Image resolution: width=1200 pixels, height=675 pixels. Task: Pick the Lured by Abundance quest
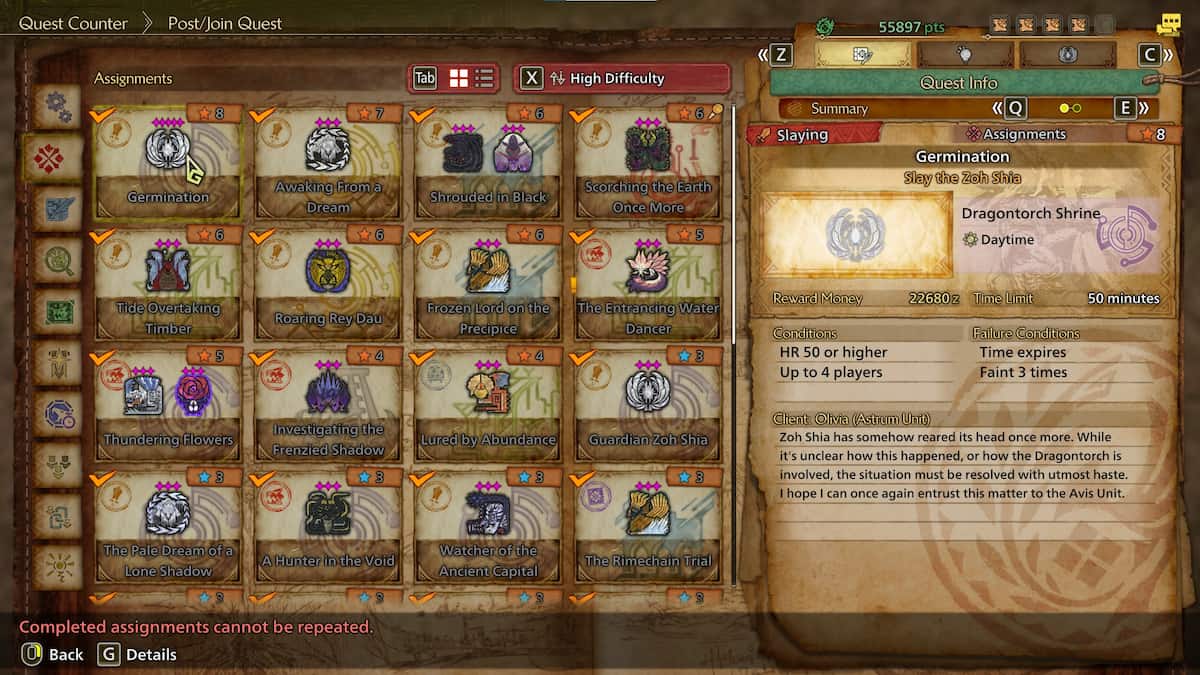pyautogui.click(x=488, y=405)
